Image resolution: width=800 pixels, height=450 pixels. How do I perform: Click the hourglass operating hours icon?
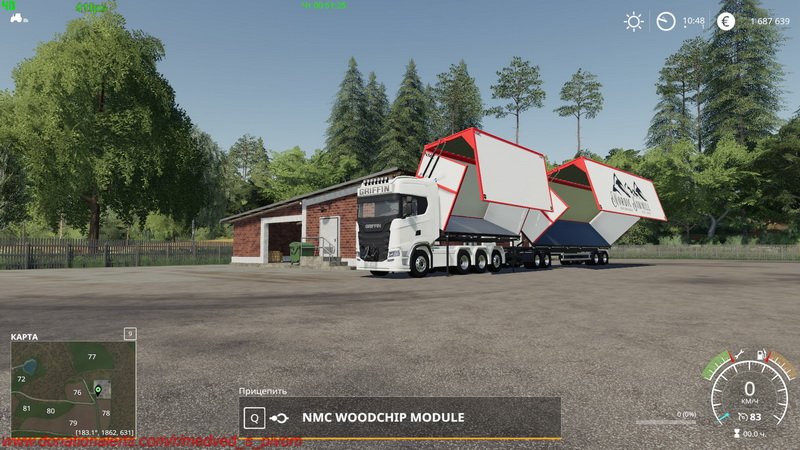coord(737,434)
